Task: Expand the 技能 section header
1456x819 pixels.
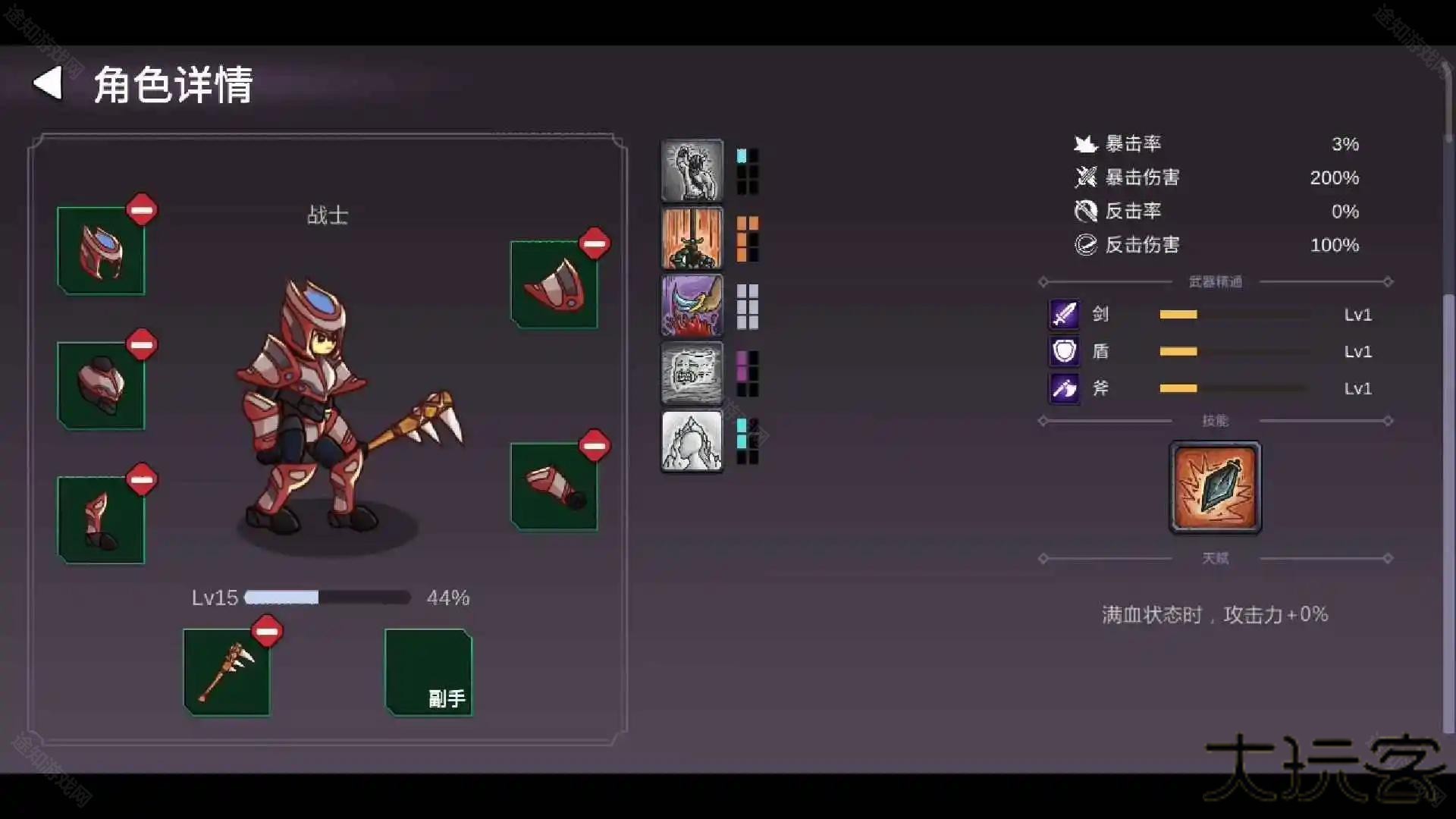Action: click(x=1214, y=421)
